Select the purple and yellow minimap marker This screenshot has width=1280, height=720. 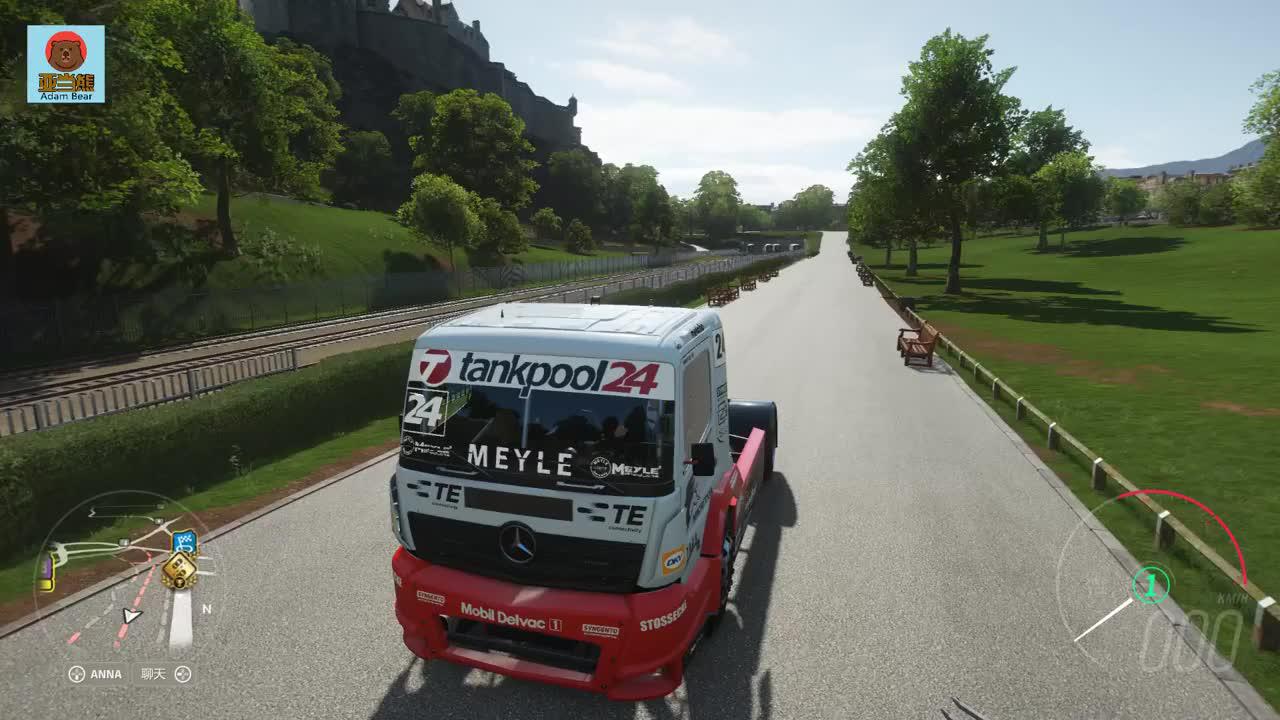click(x=46, y=573)
